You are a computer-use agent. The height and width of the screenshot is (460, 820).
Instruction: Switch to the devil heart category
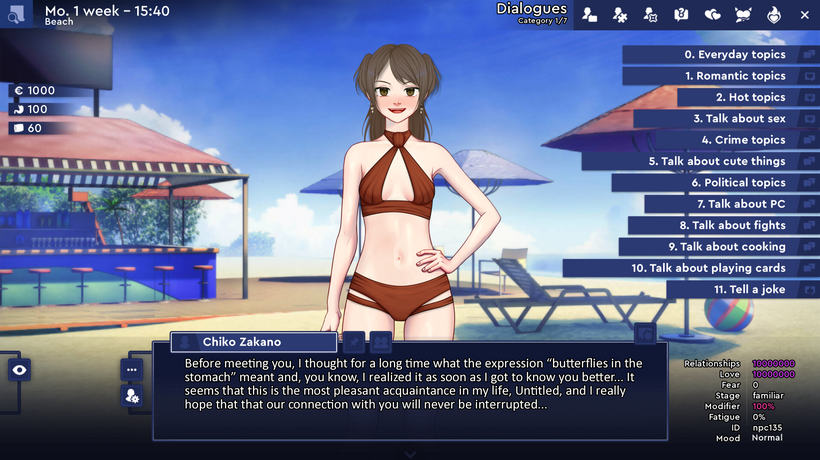click(743, 15)
